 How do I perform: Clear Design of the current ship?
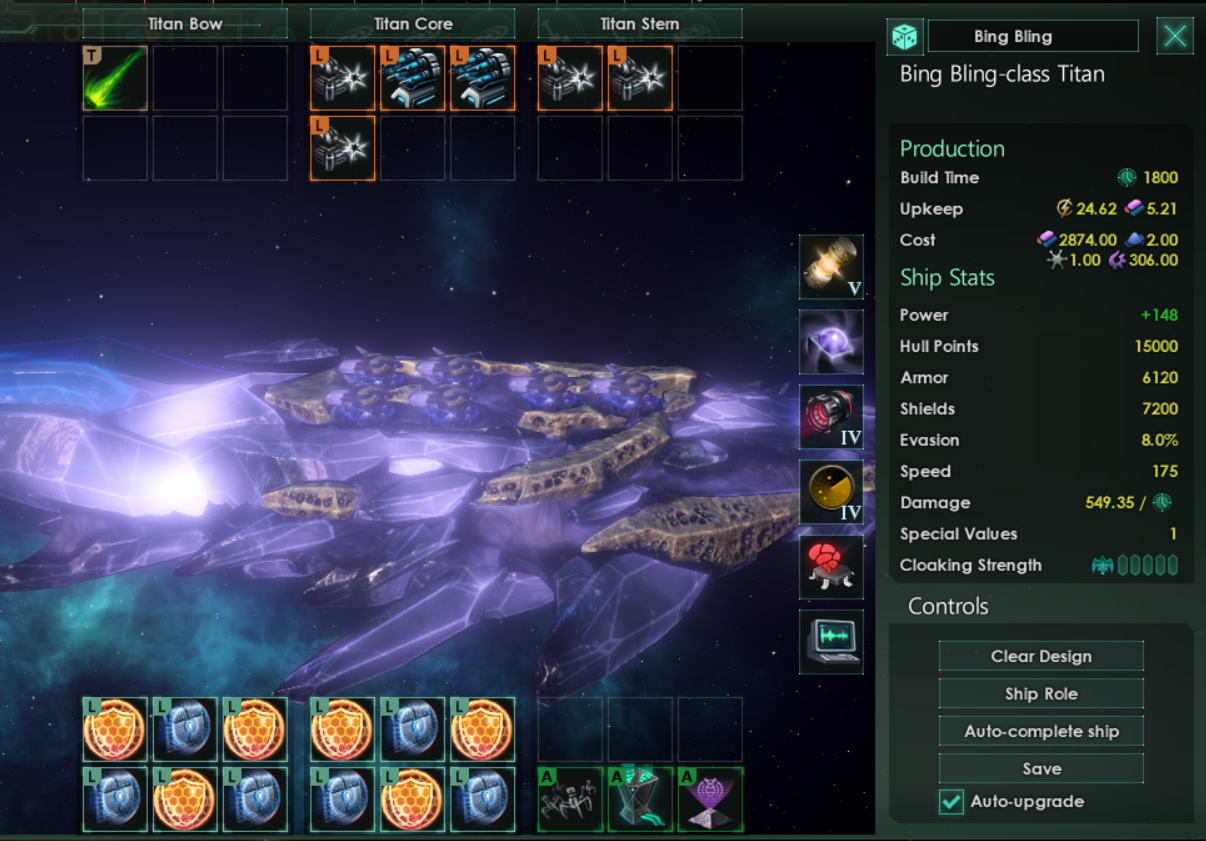tap(1041, 656)
